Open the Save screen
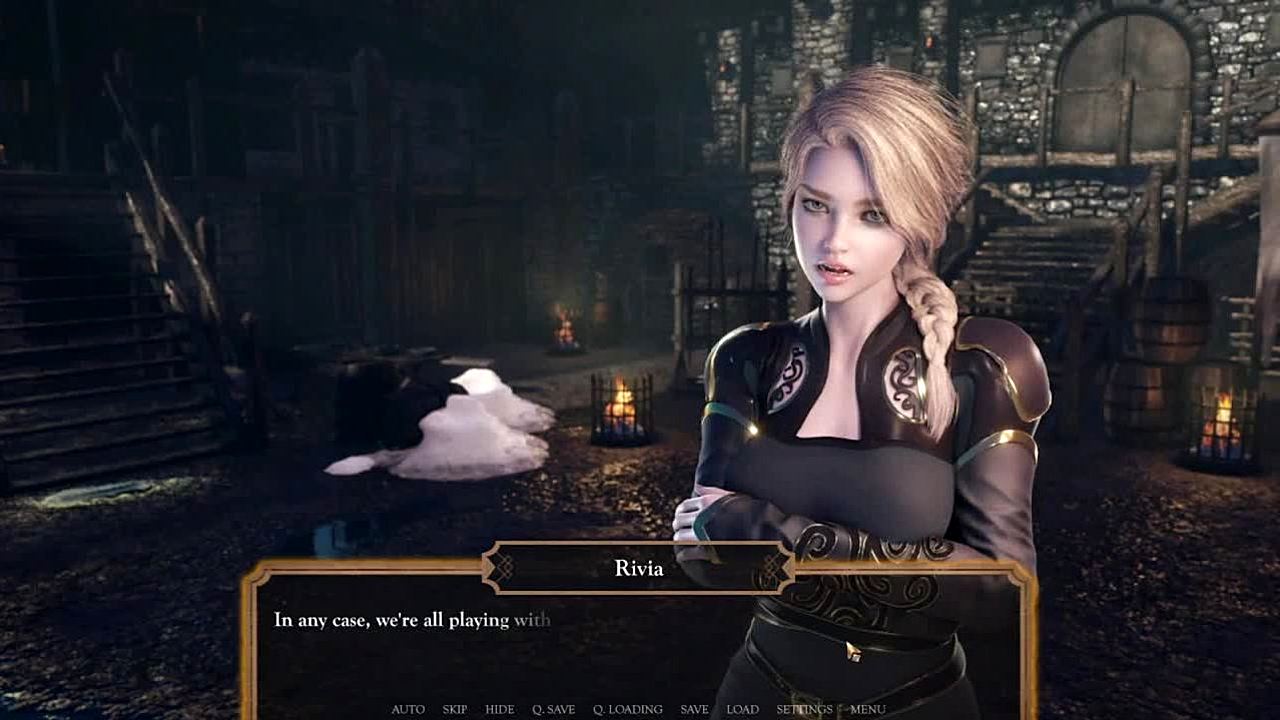The image size is (1280, 720). [694, 709]
